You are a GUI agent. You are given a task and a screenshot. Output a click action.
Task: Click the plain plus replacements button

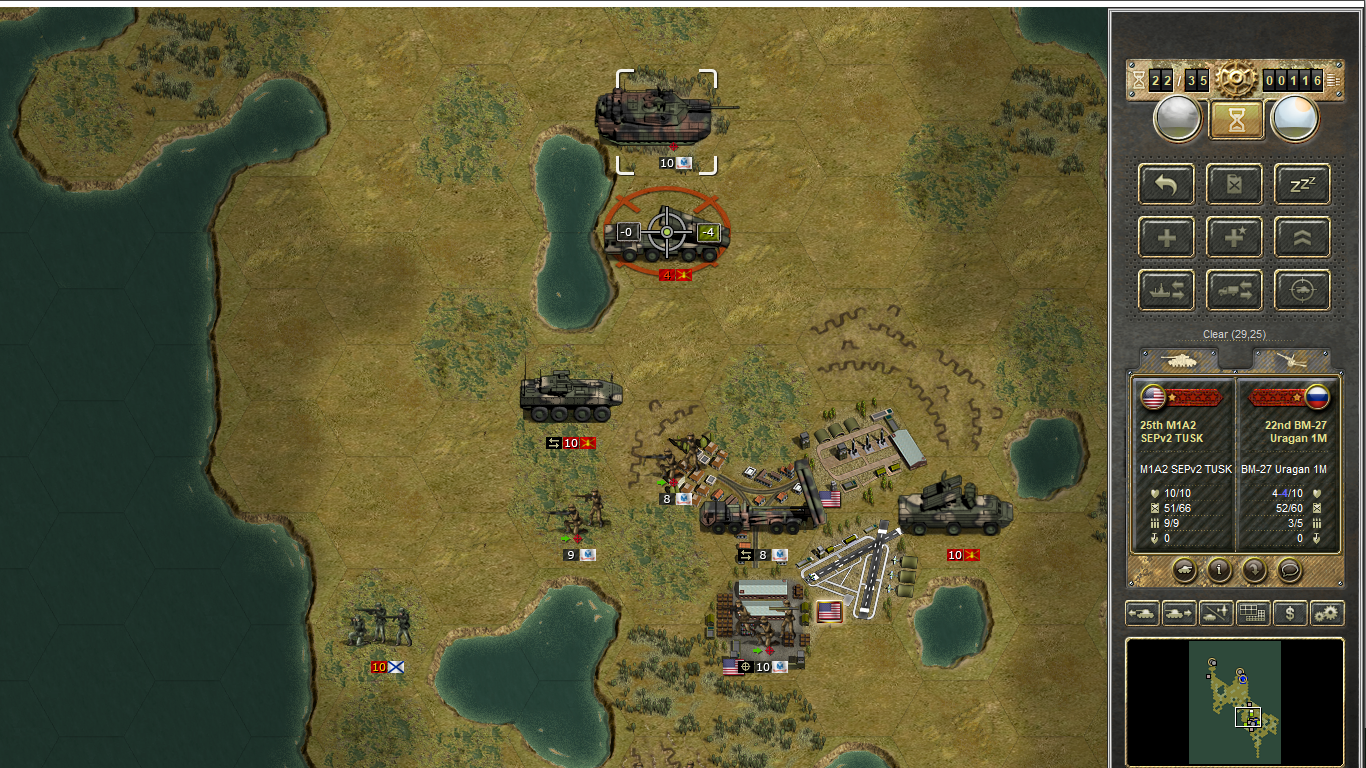tap(1166, 238)
